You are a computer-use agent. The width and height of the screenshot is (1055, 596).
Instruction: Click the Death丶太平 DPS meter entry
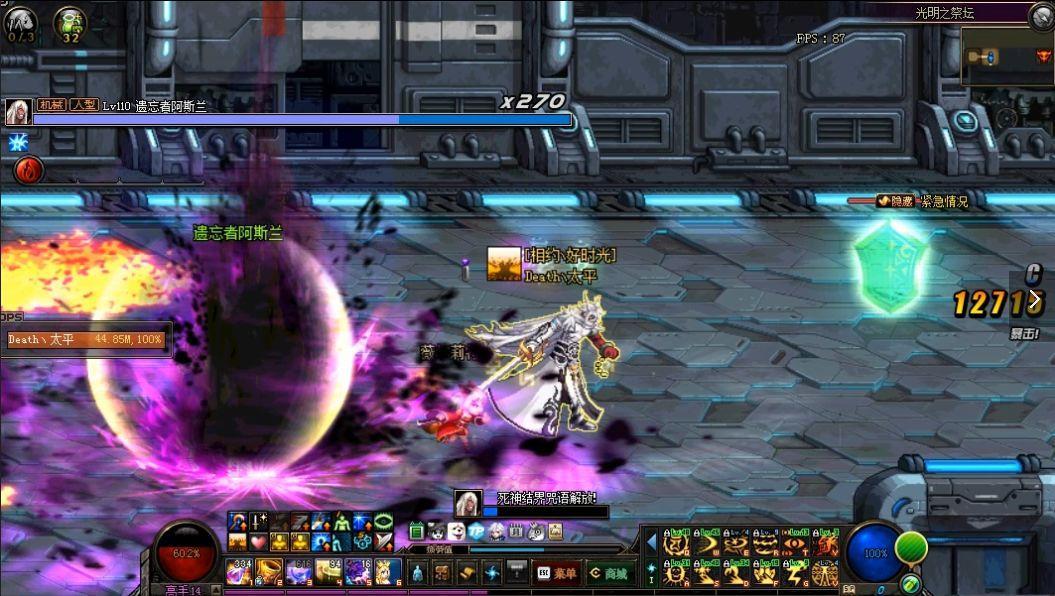85,340
